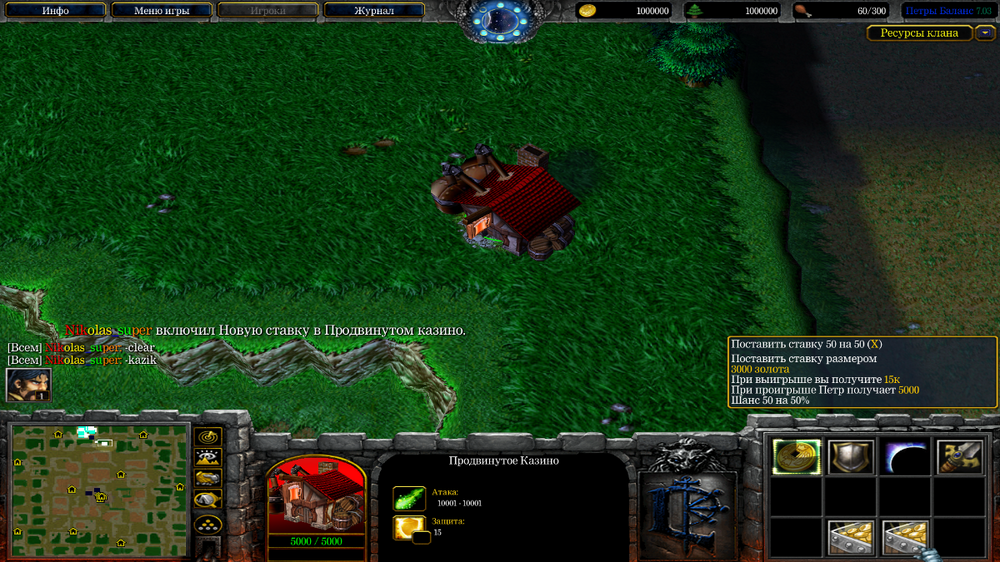Choose the sword hilt command icon
The width and height of the screenshot is (1000, 562).
coord(959,457)
